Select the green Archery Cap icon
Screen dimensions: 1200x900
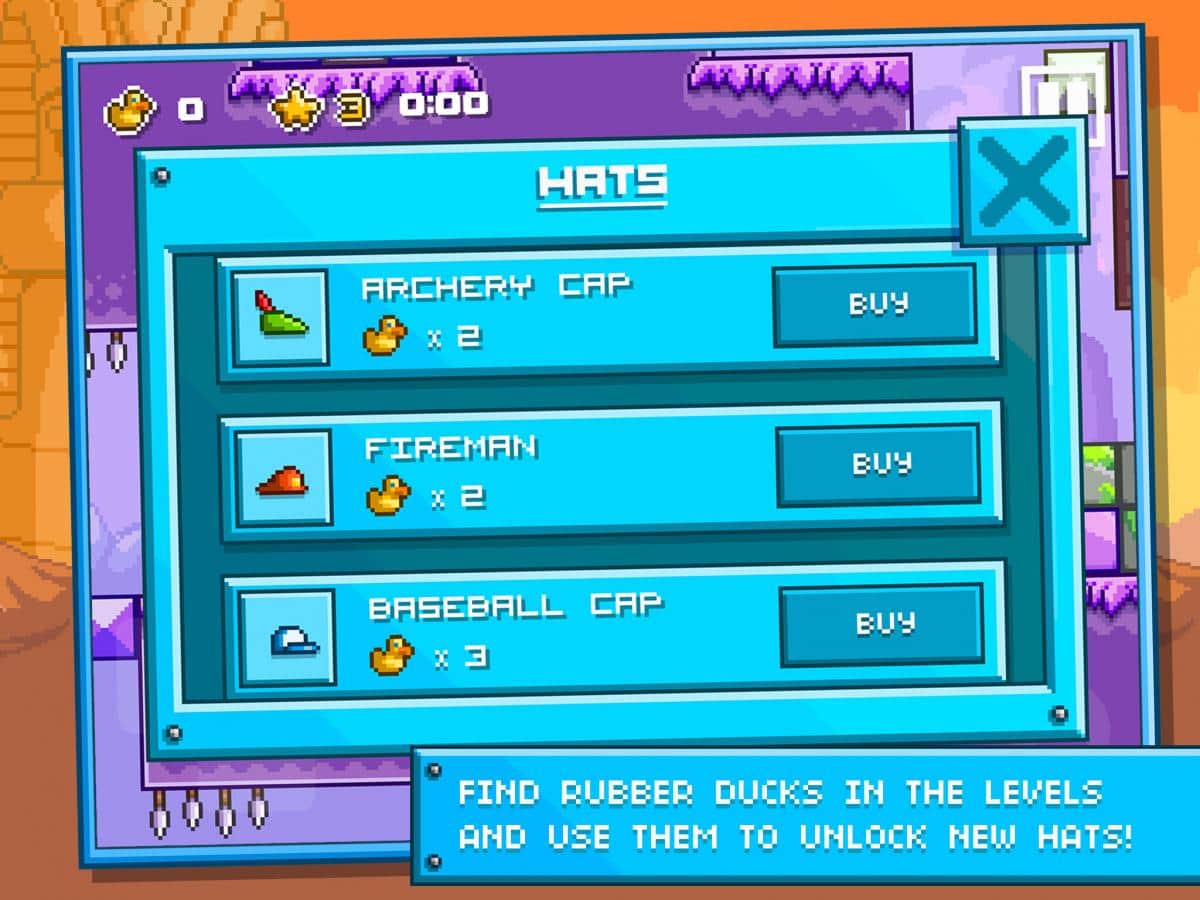coord(280,317)
